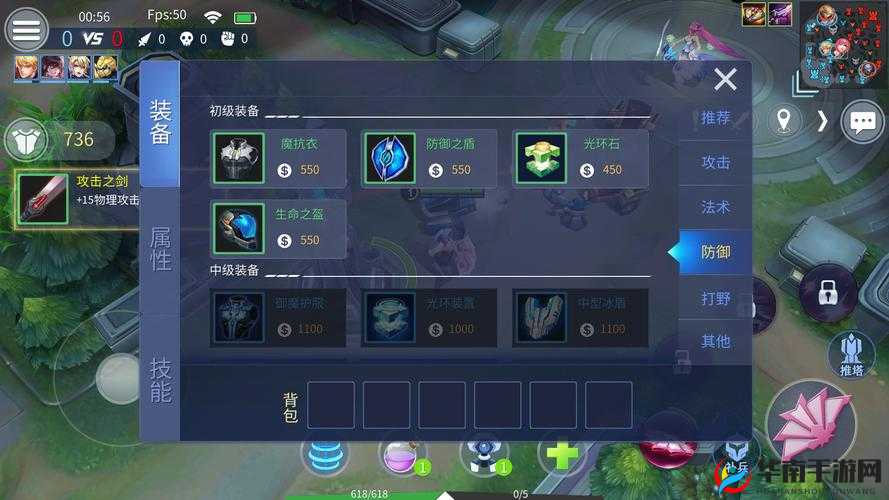Switch to the 属性 tab
The image size is (889, 500).
coord(160,249)
